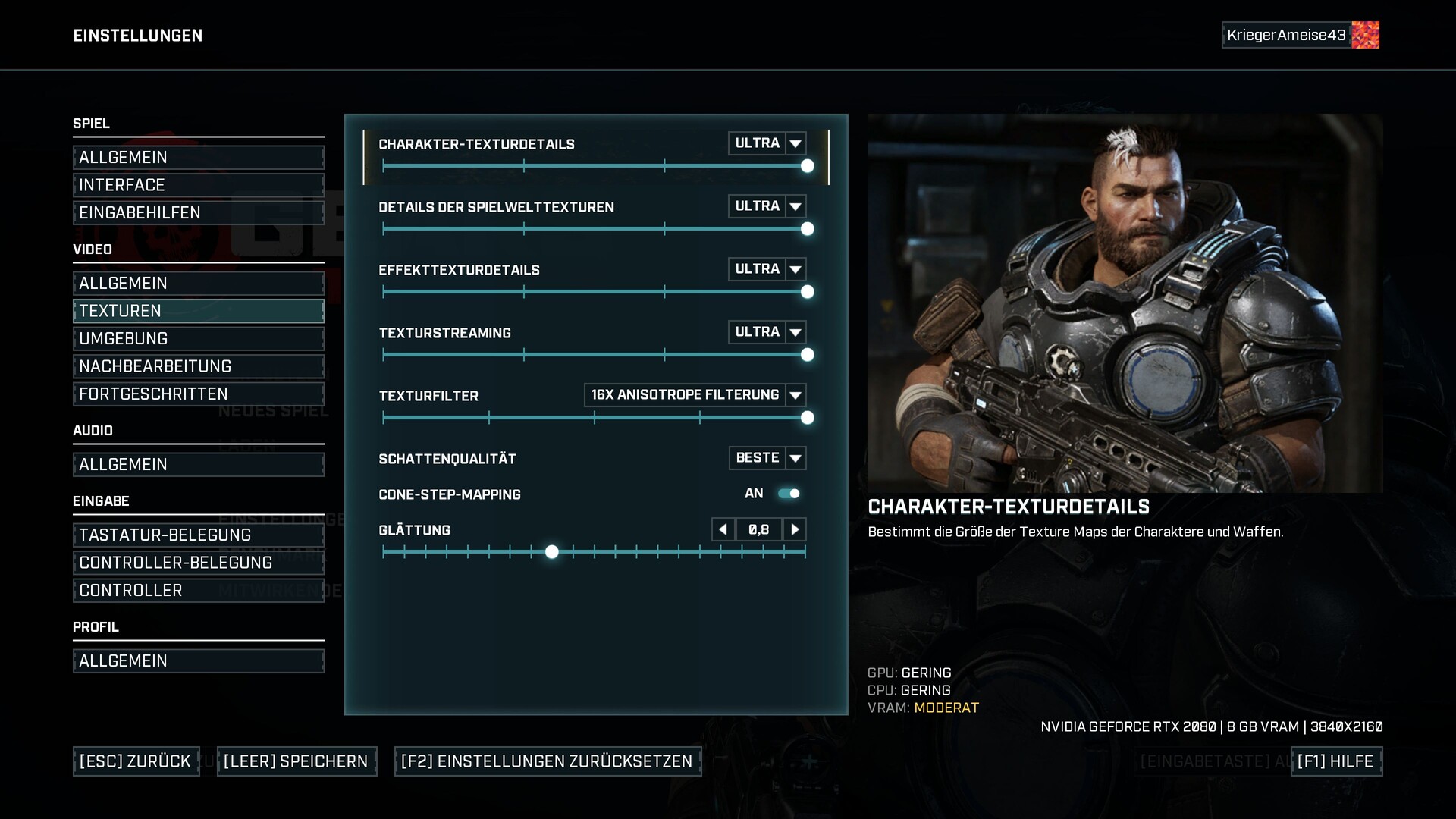Open the Hilfe help button
1456x819 pixels.
pyautogui.click(x=1336, y=761)
